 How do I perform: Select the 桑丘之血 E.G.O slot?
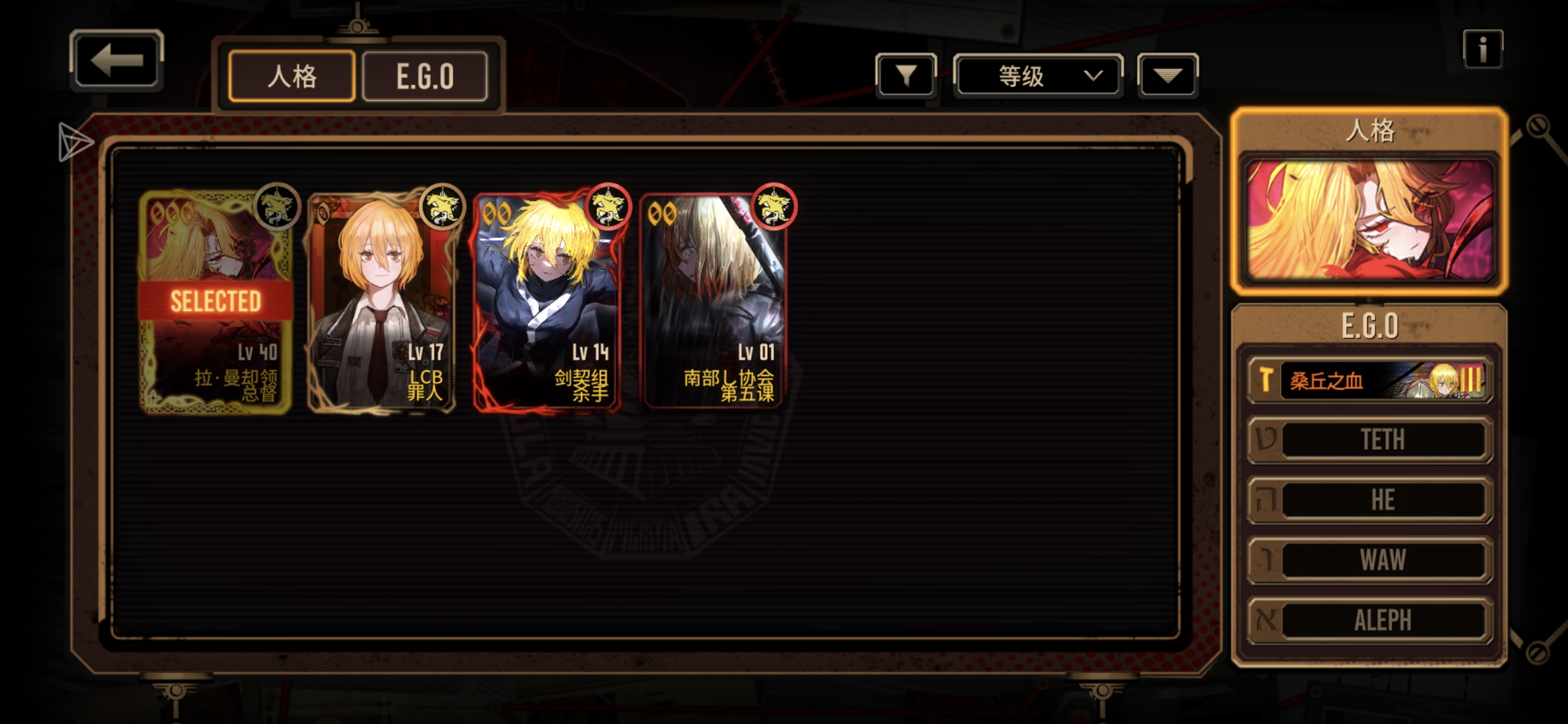(1370, 381)
